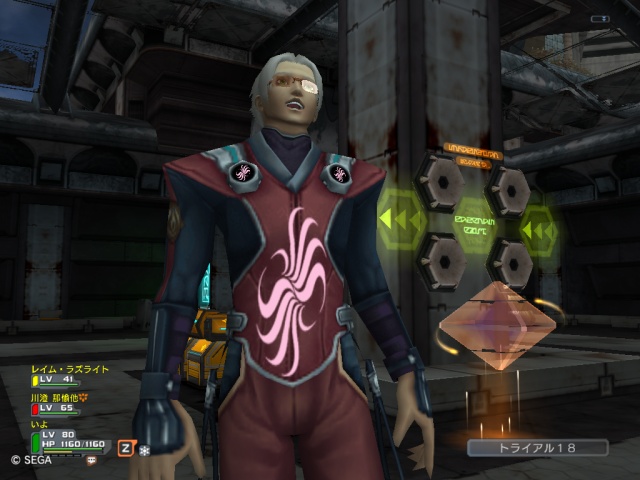Image resolution: width=640 pixels, height=480 pixels.
Task: Open the chat speech bubble icon
Action: pyautogui.click(x=91, y=460)
